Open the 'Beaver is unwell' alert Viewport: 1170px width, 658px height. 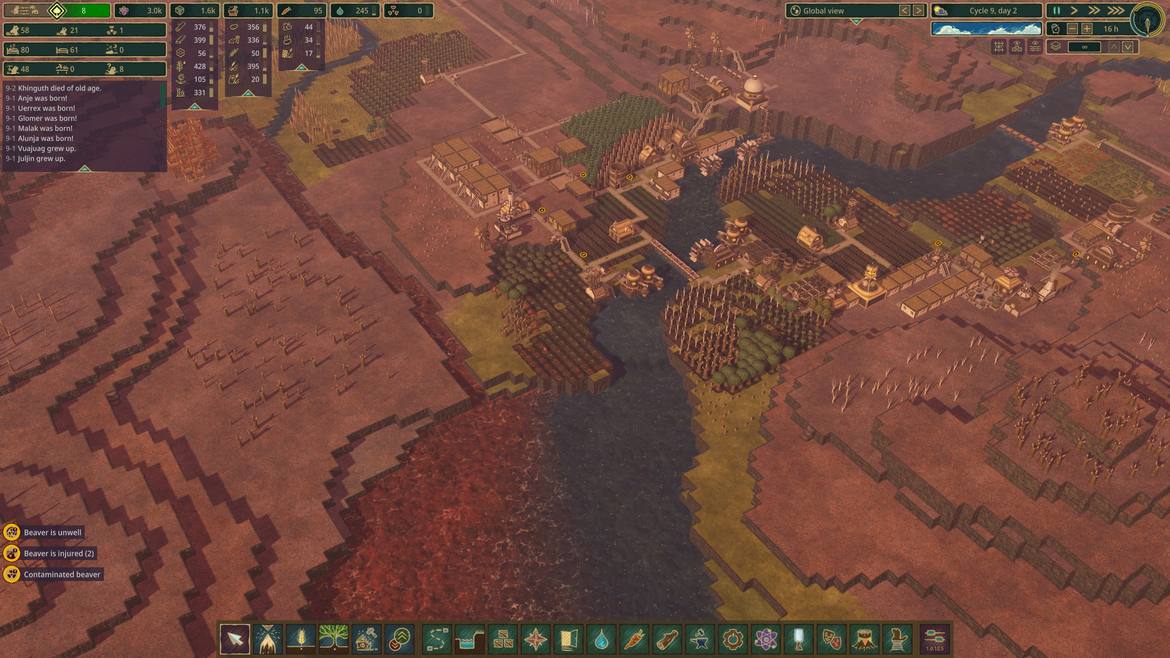coord(43,533)
